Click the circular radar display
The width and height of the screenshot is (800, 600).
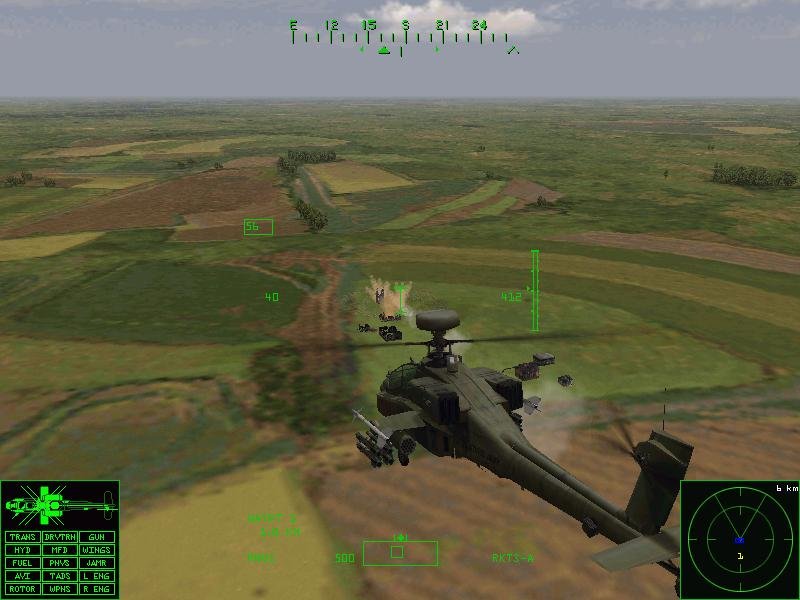pos(740,540)
